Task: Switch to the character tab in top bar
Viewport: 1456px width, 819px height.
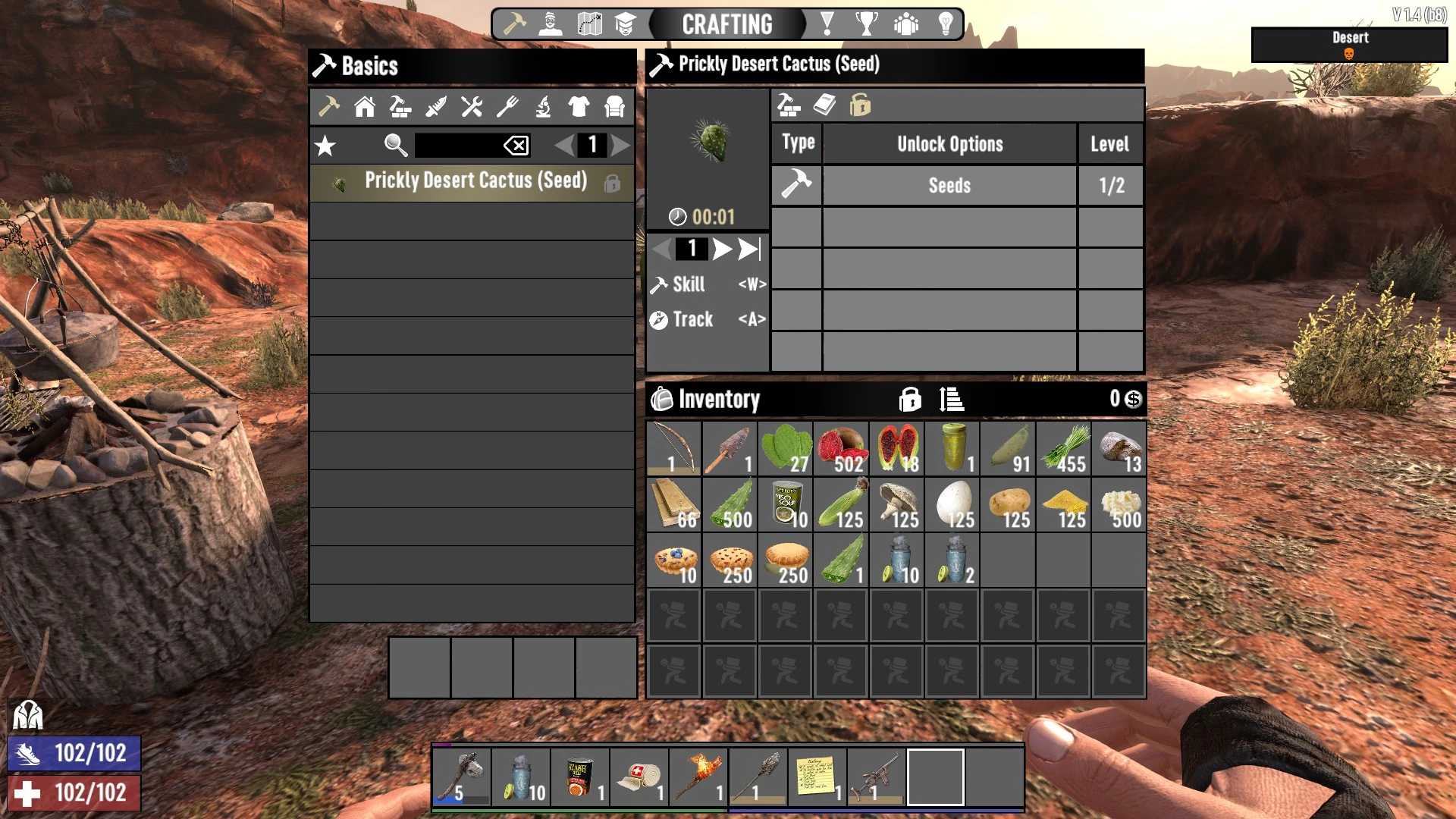Action: click(x=551, y=24)
